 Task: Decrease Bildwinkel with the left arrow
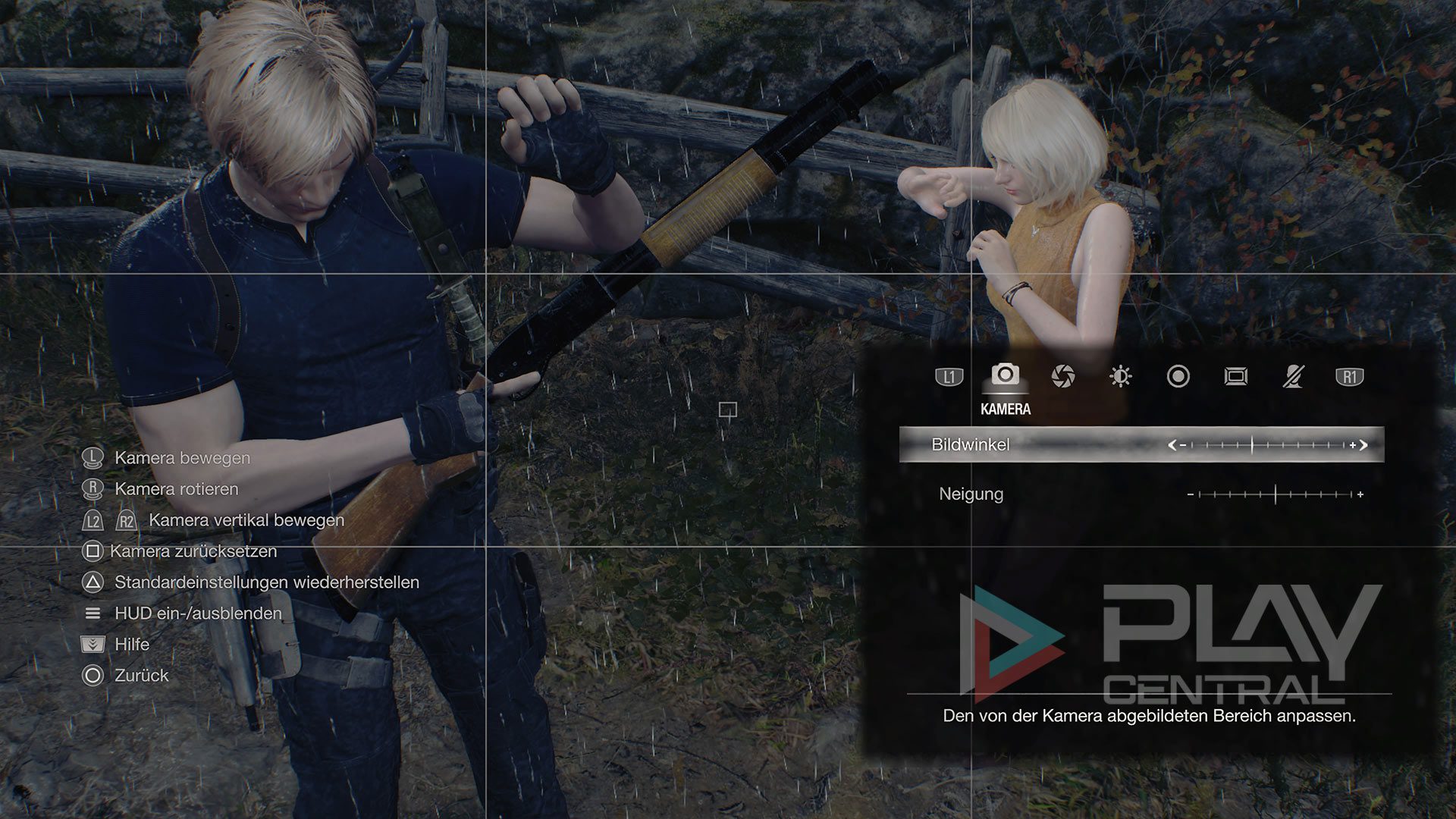click(1172, 445)
